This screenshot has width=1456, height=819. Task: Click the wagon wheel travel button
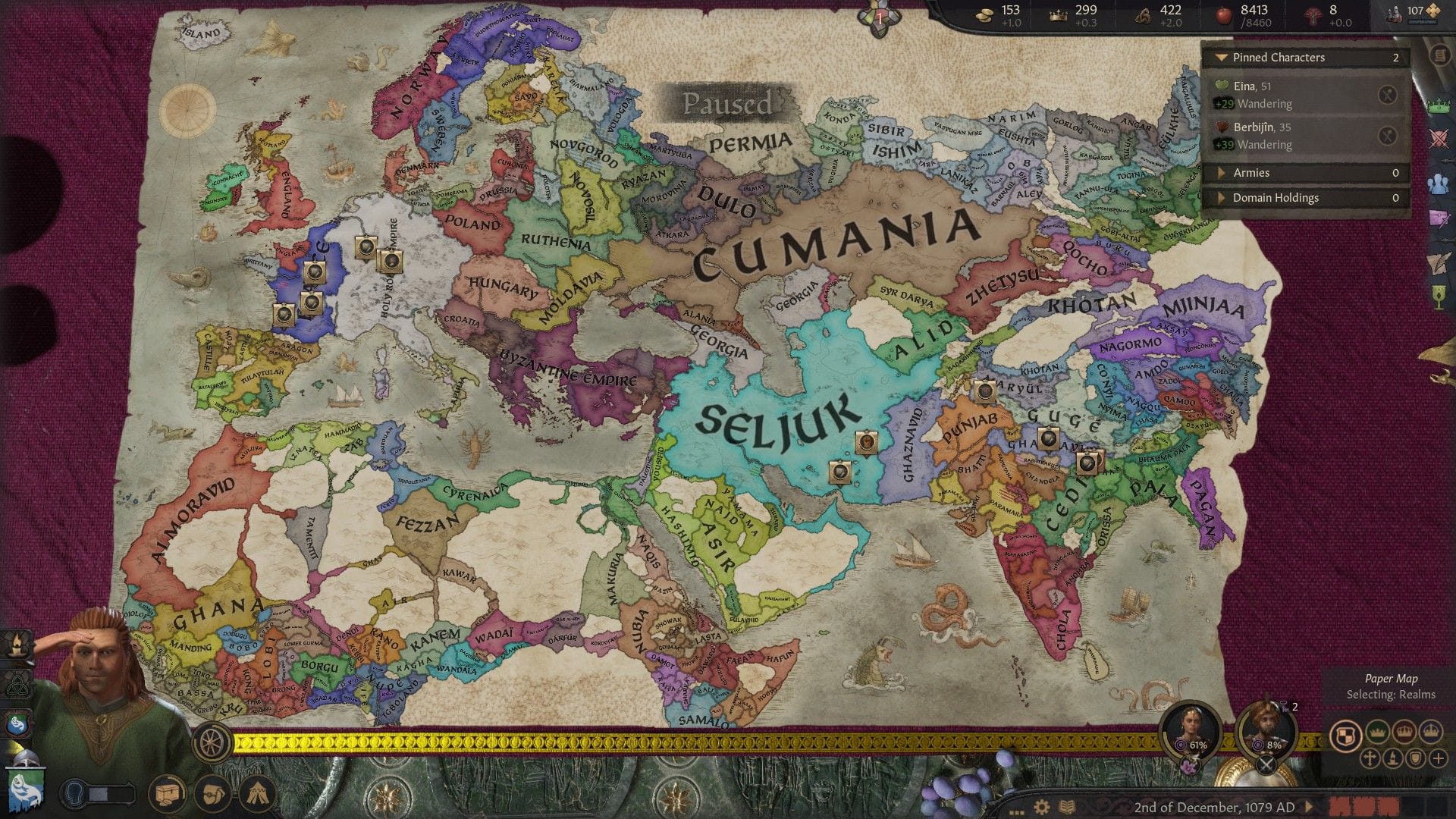click(x=213, y=741)
